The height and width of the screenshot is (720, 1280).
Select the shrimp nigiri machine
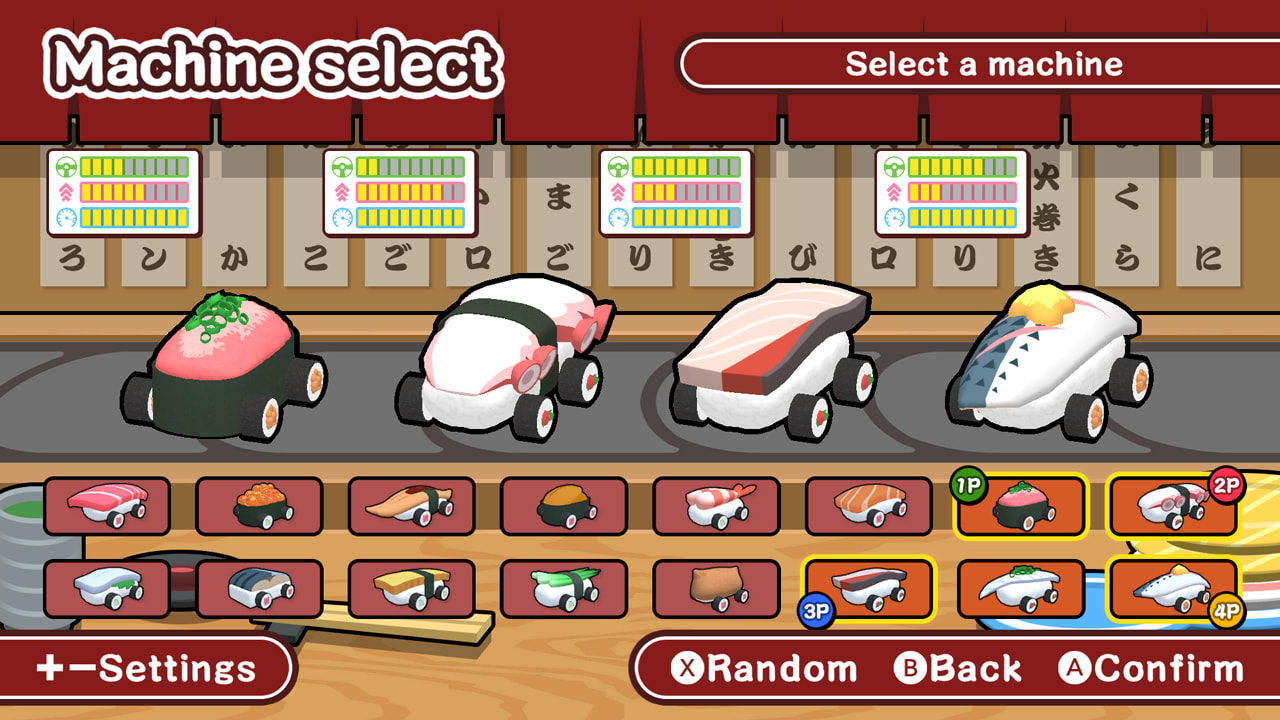(718, 503)
